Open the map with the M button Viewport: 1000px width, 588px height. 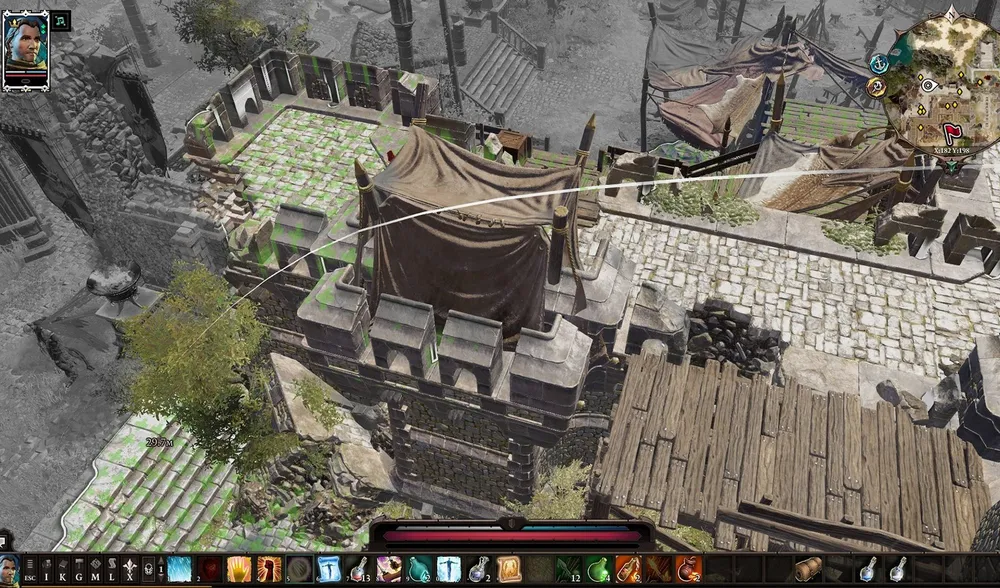point(95,571)
